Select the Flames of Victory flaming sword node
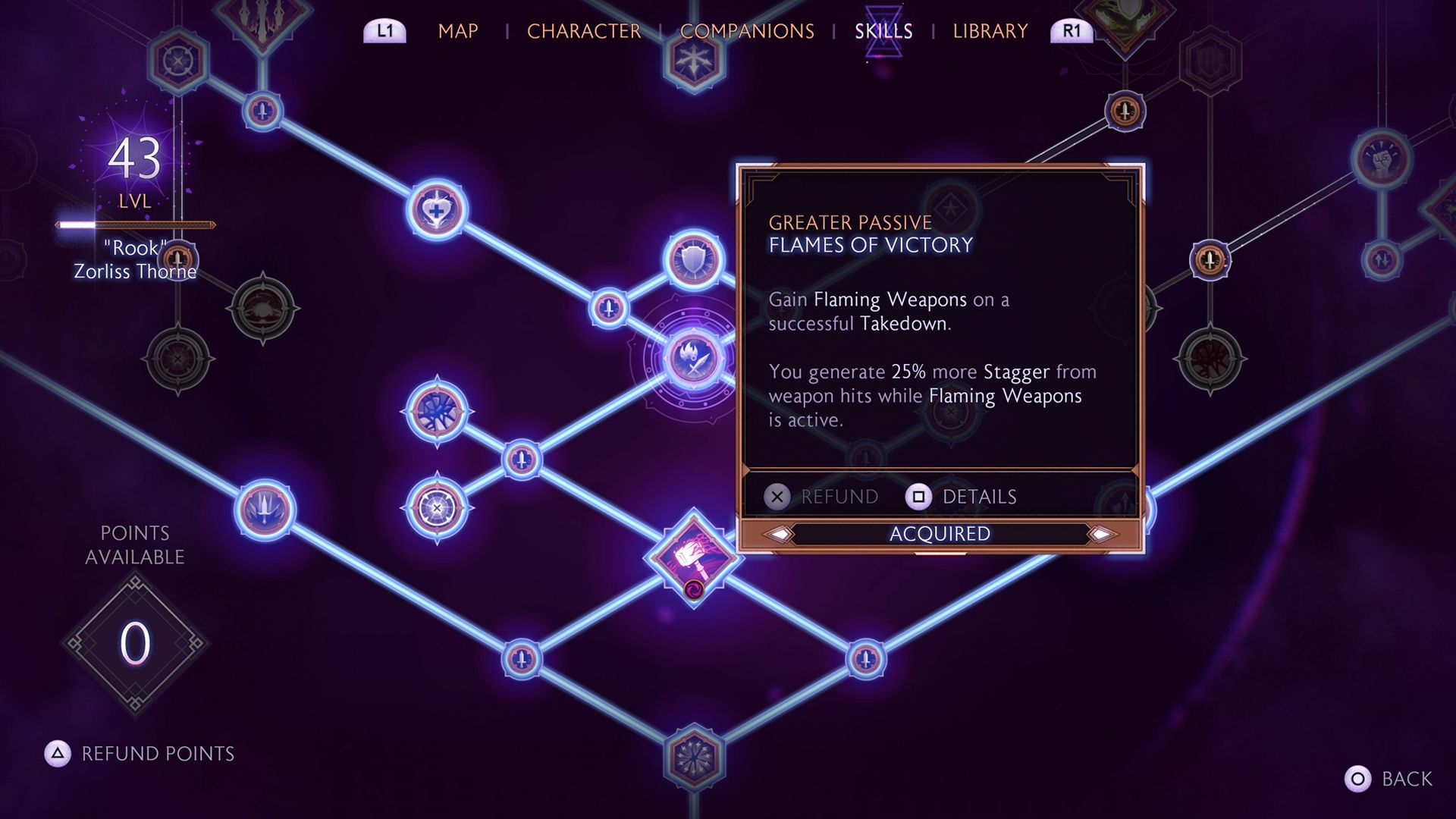This screenshot has width=1456, height=819. click(x=693, y=358)
